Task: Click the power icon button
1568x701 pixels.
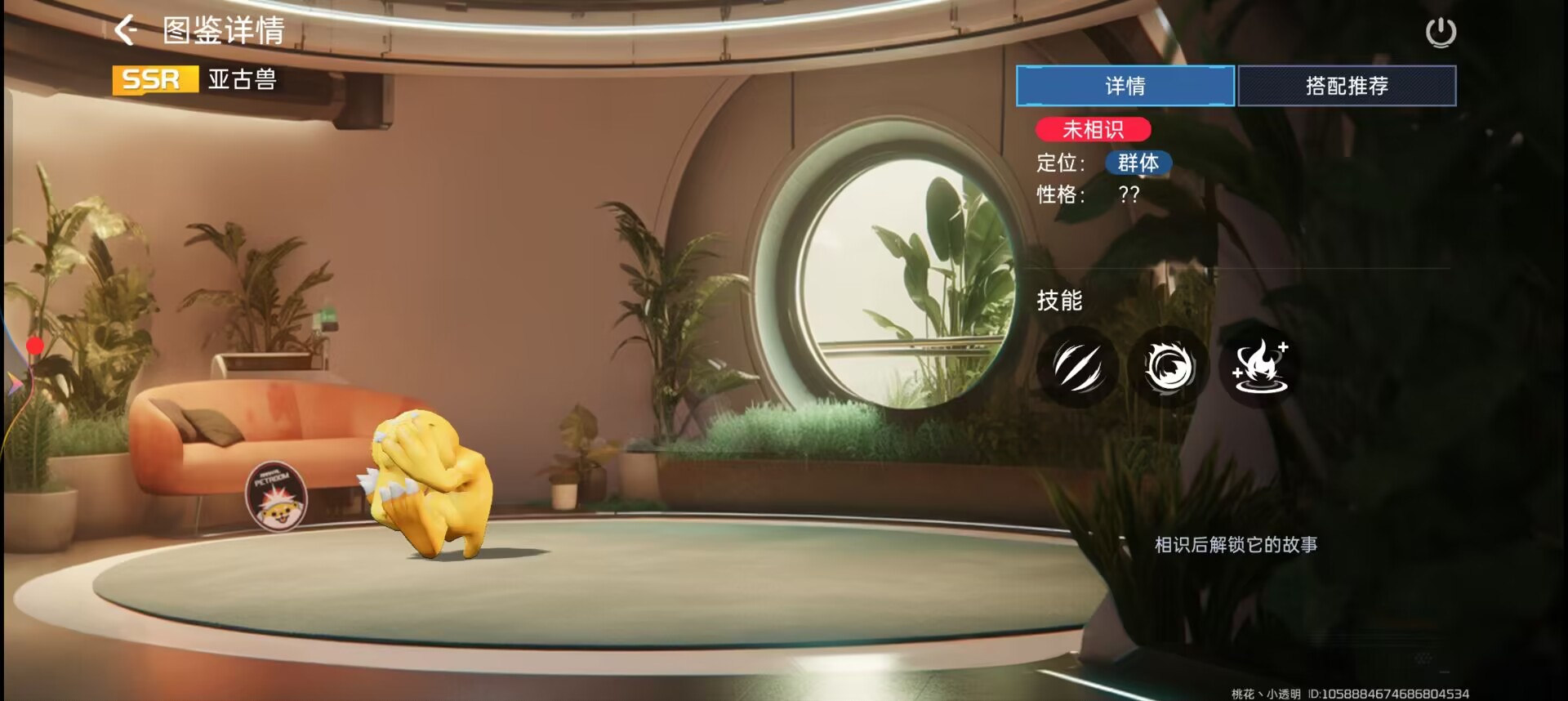Action: pyautogui.click(x=1441, y=33)
